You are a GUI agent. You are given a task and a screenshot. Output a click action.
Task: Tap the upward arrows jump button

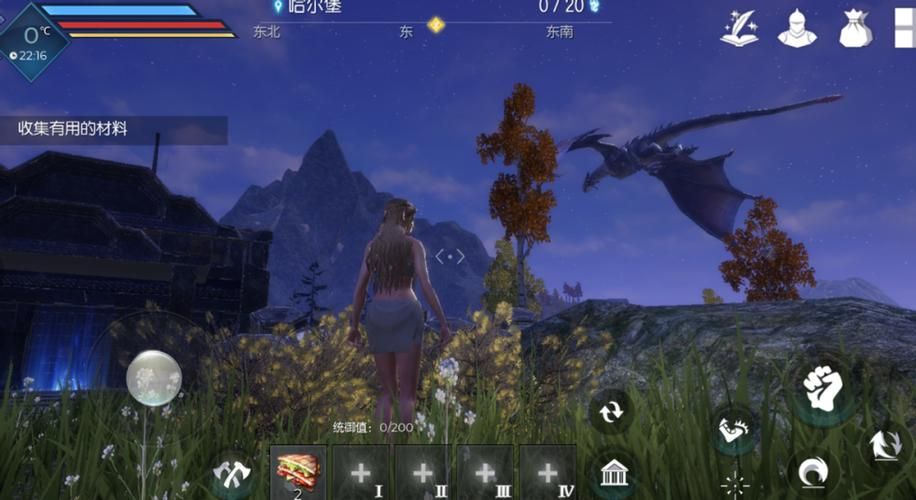(x=884, y=445)
